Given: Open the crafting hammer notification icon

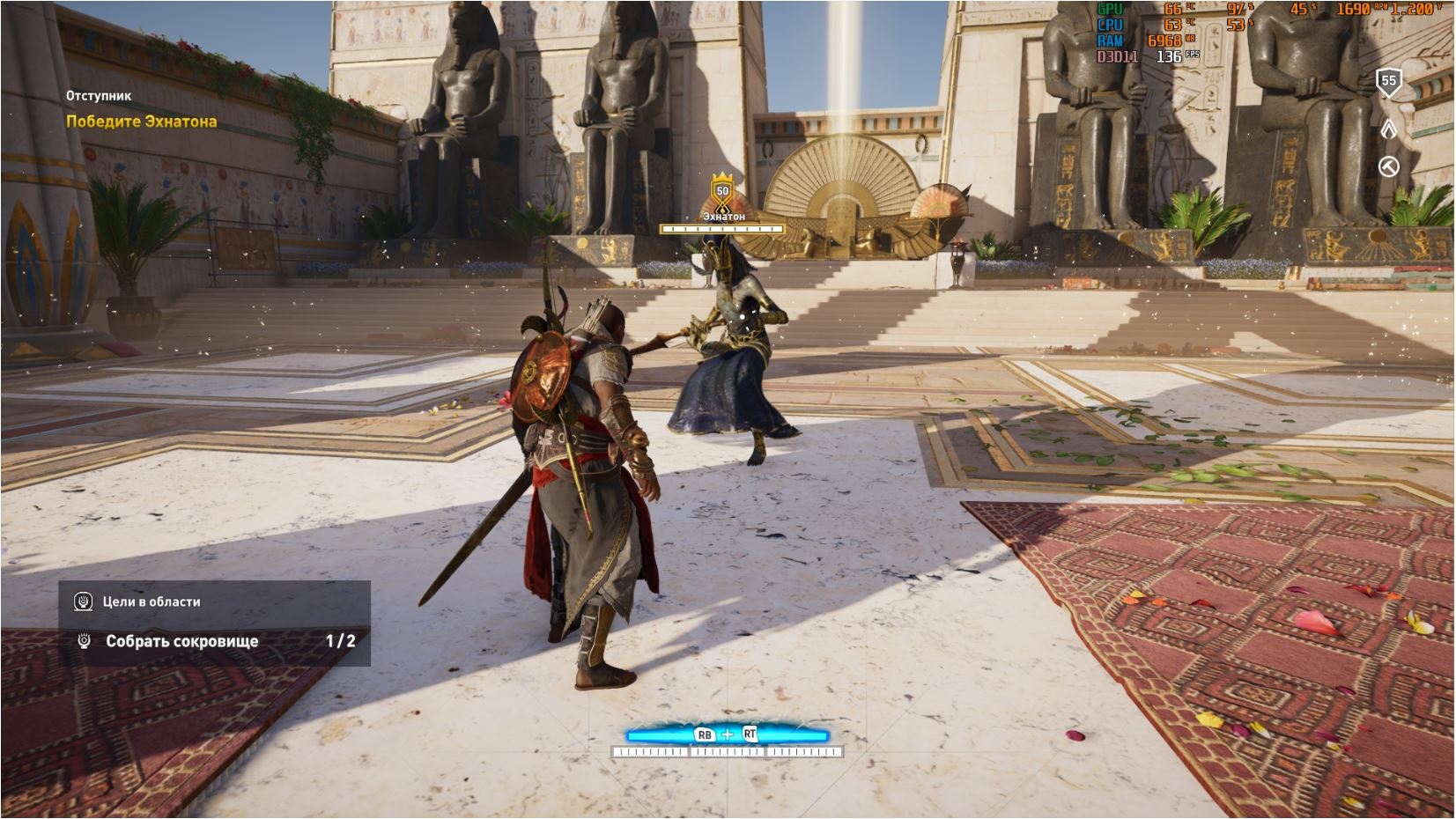Looking at the screenshot, I should click(x=1388, y=166).
